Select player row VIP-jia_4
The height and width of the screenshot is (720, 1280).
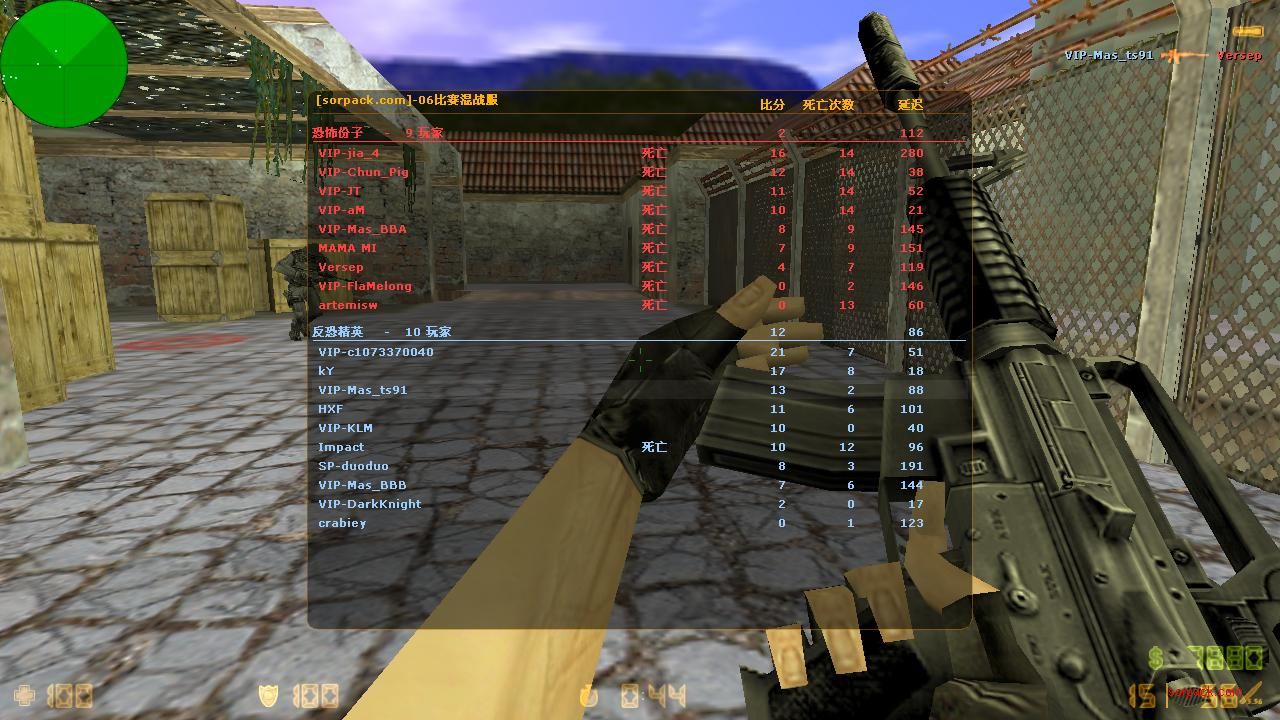[x=349, y=153]
